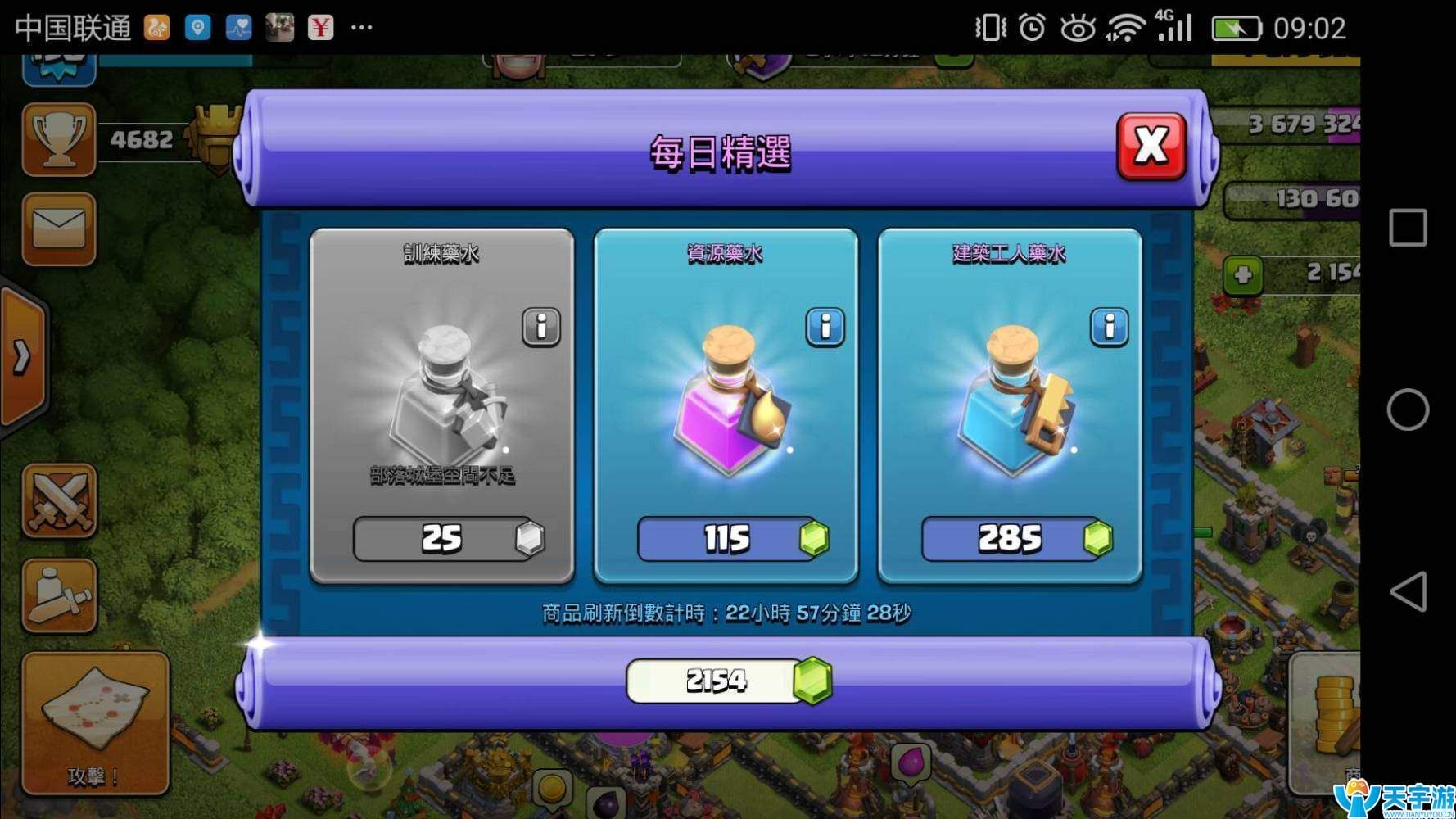Open the shop with the gold coins button
The height and width of the screenshot is (819, 1456).
coord(1327,721)
